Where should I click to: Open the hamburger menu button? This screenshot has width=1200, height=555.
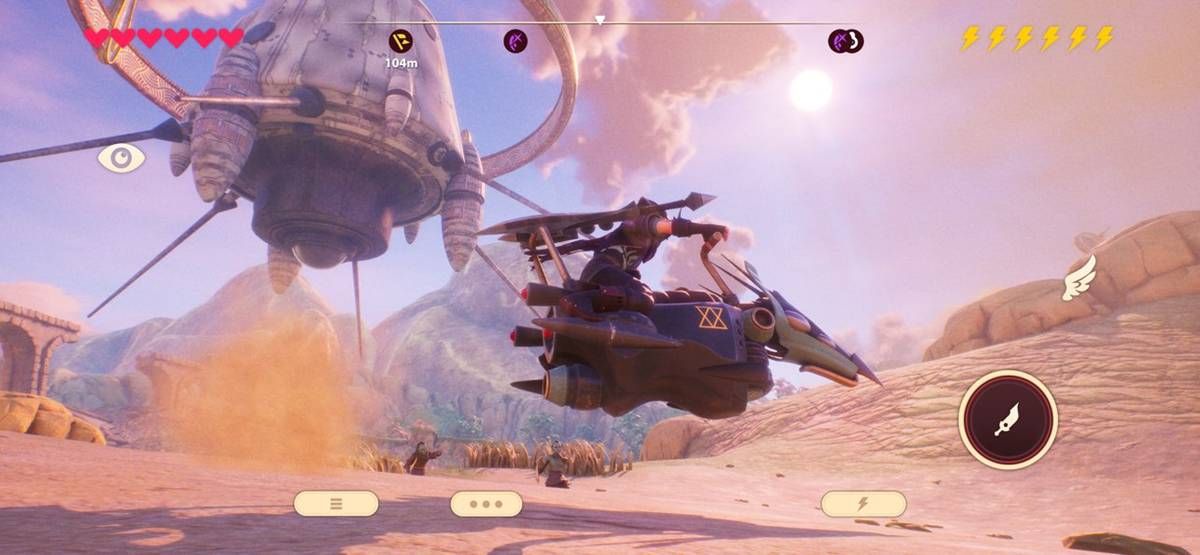click(x=336, y=503)
